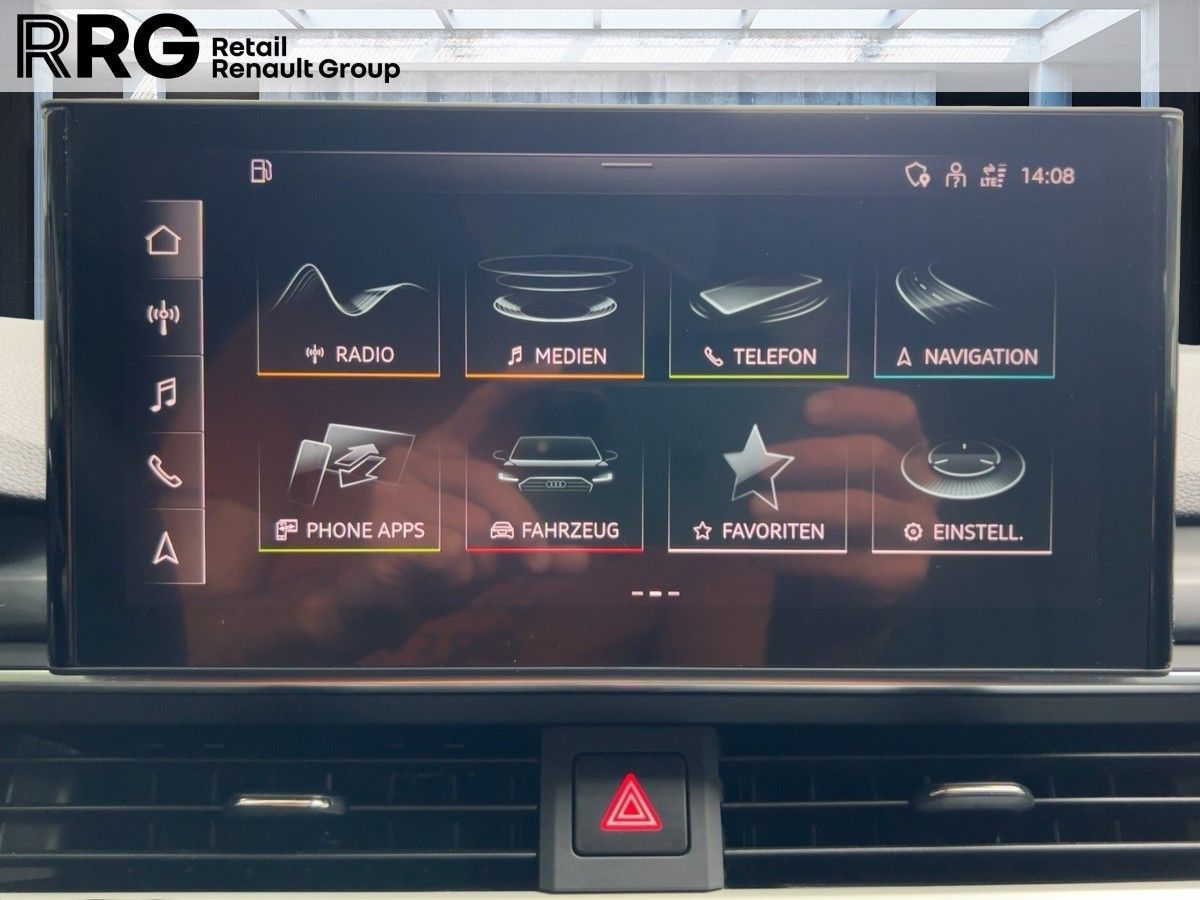The height and width of the screenshot is (900, 1200).
Task: Select the MEDIEN menu tile
Action: (x=555, y=318)
